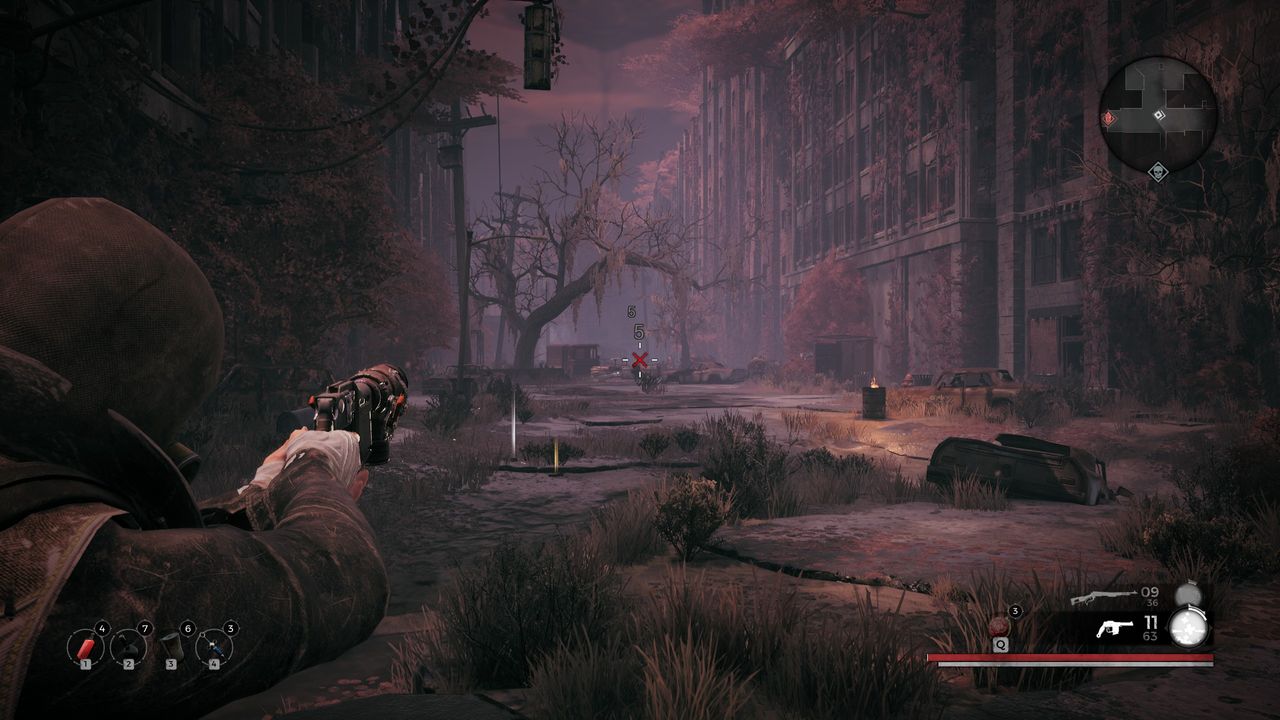
Task: Click the skull marker below the minimap
Action: (1158, 172)
